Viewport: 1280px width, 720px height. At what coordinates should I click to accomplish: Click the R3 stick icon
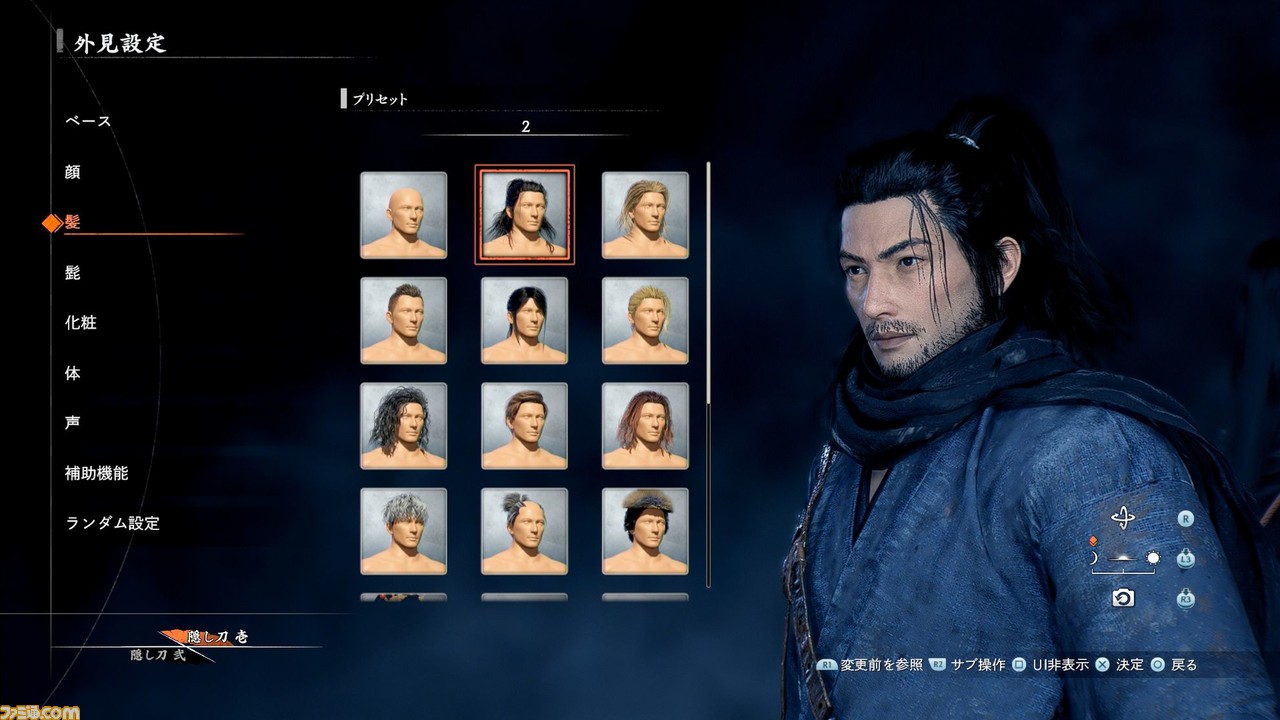(1186, 598)
